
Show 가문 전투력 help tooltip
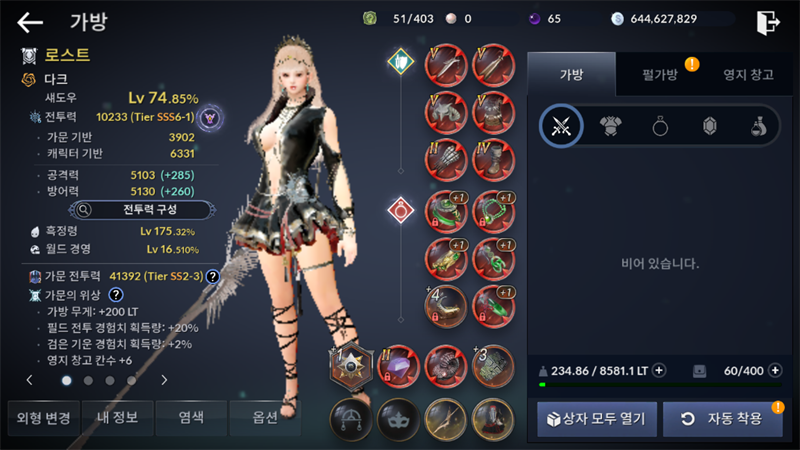tap(213, 276)
